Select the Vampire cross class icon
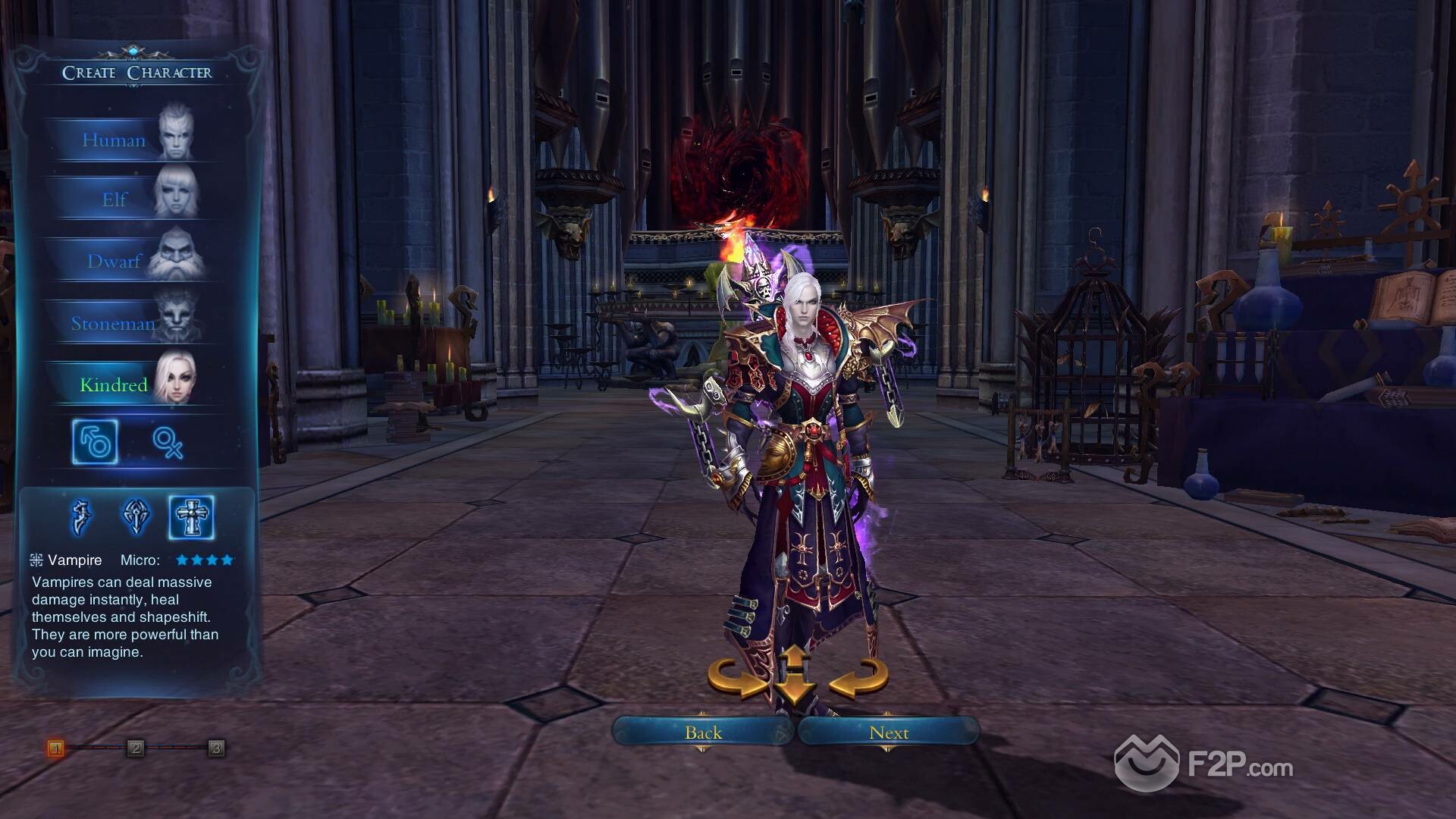This screenshot has height=819, width=1456. [191, 517]
